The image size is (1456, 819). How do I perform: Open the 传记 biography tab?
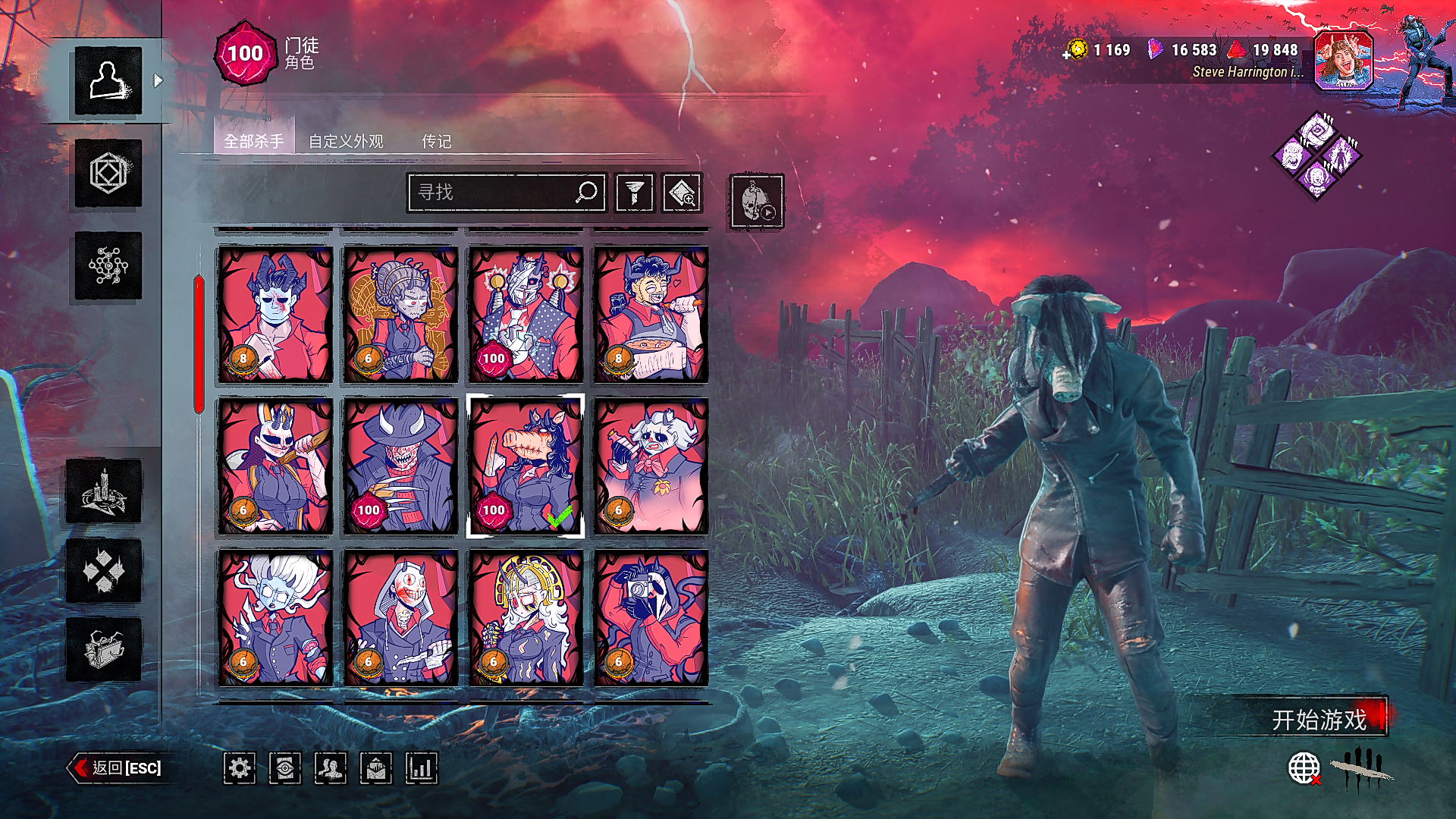[x=436, y=141]
